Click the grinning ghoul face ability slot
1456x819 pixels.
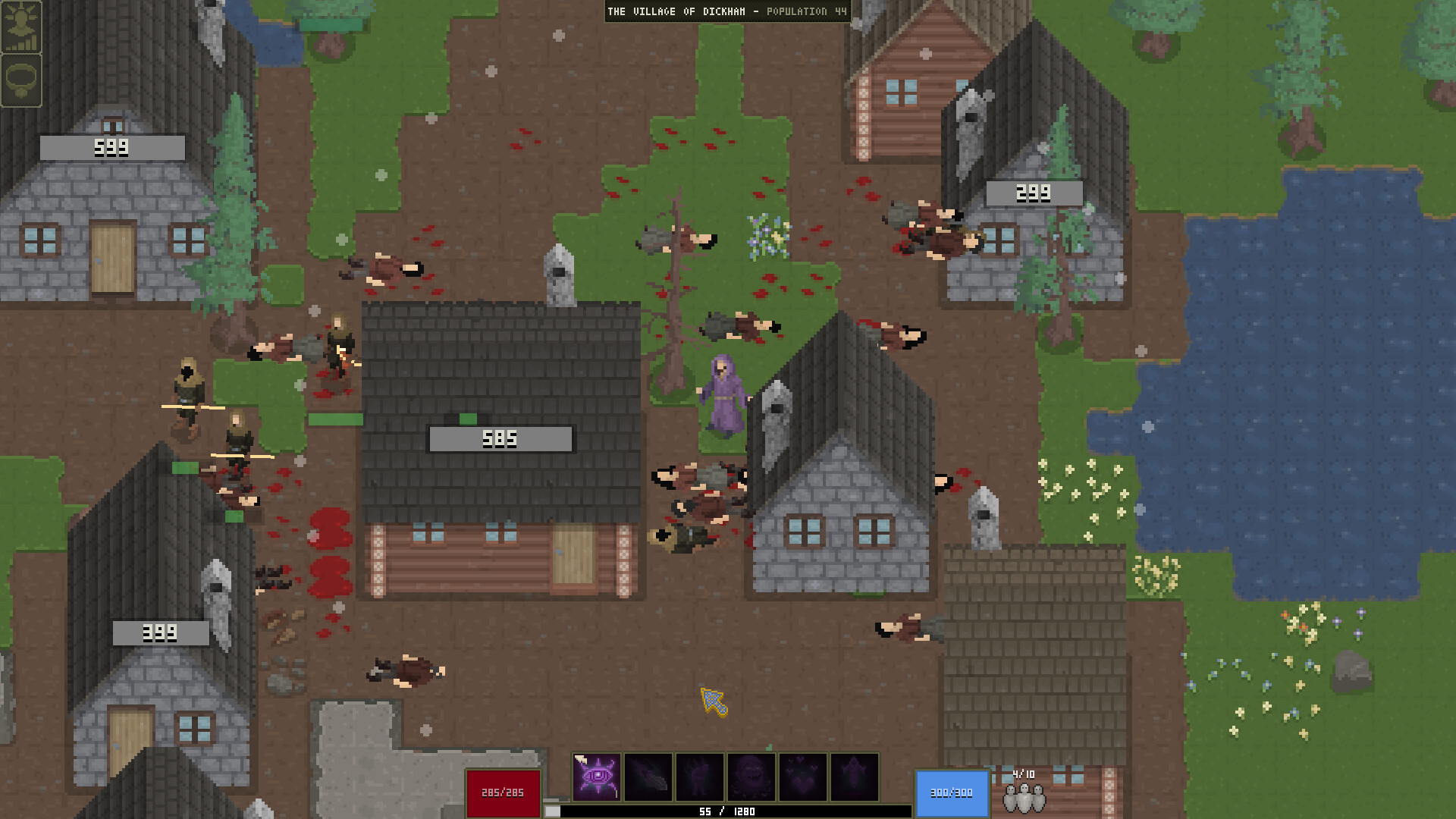click(x=752, y=777)
